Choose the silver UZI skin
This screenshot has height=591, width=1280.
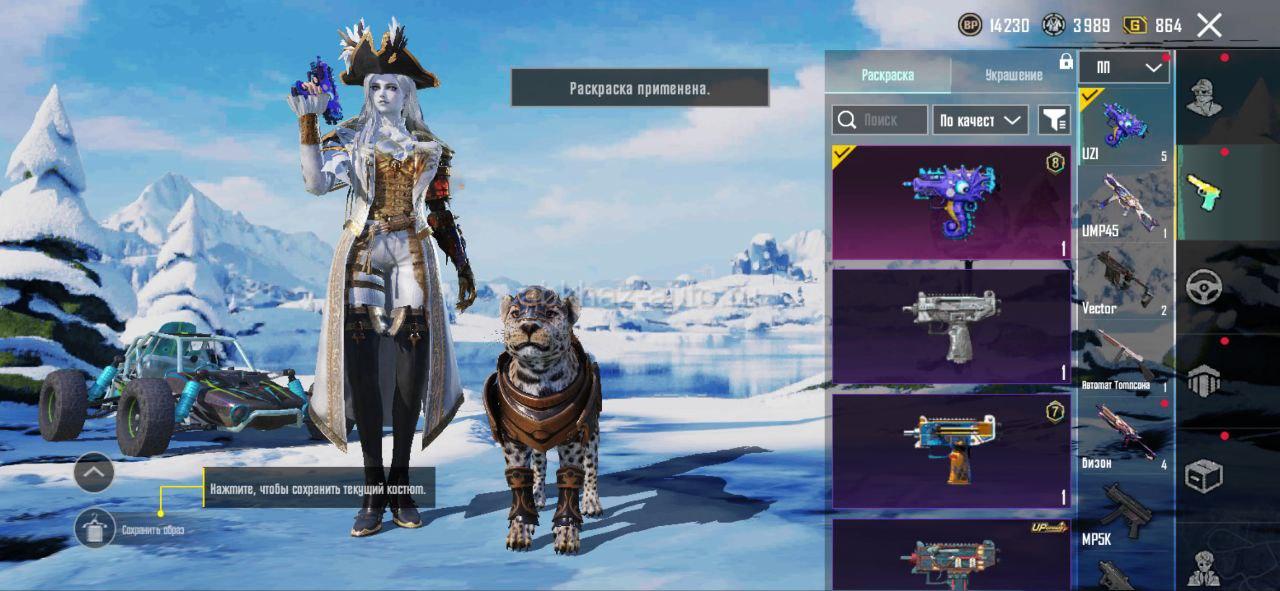pos(951,326)
